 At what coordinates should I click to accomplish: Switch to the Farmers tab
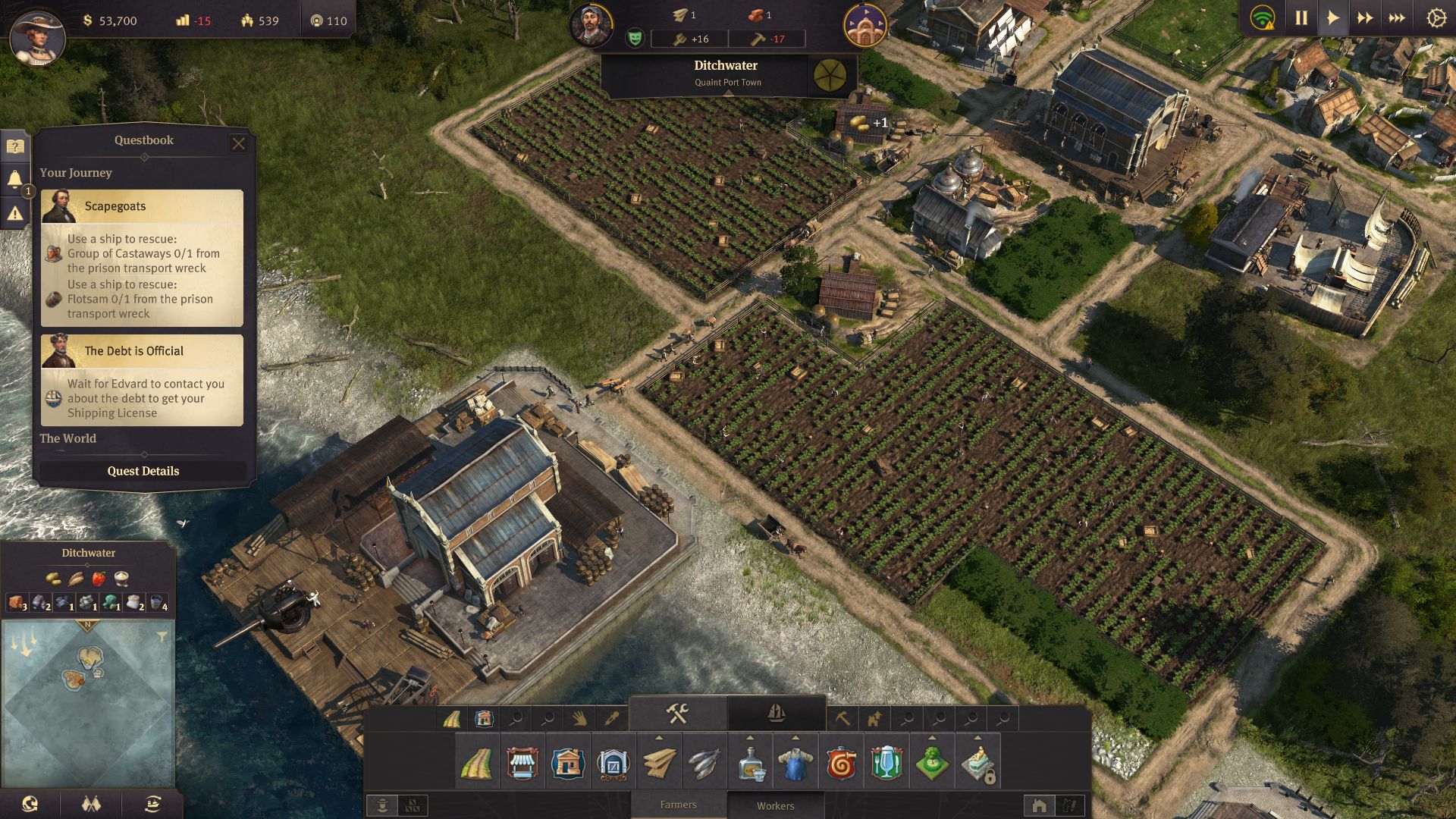678,805
